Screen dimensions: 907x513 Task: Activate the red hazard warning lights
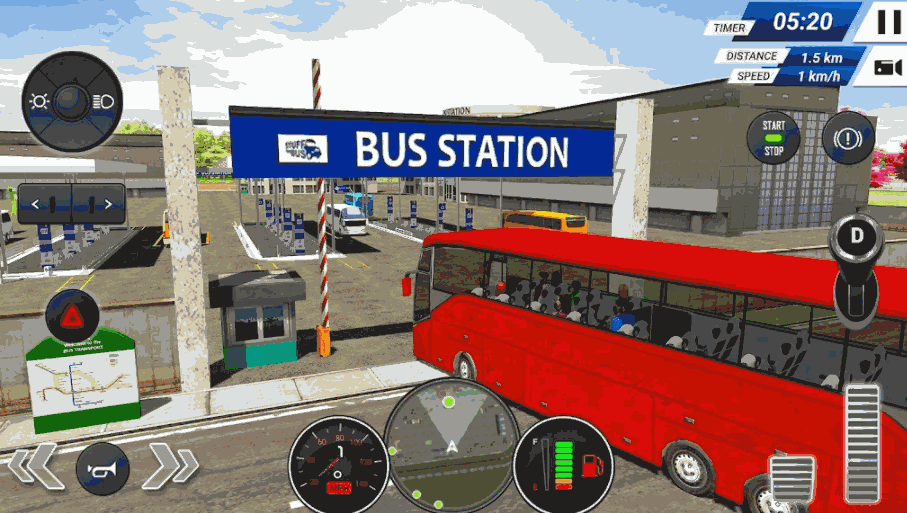click(72, 317)
